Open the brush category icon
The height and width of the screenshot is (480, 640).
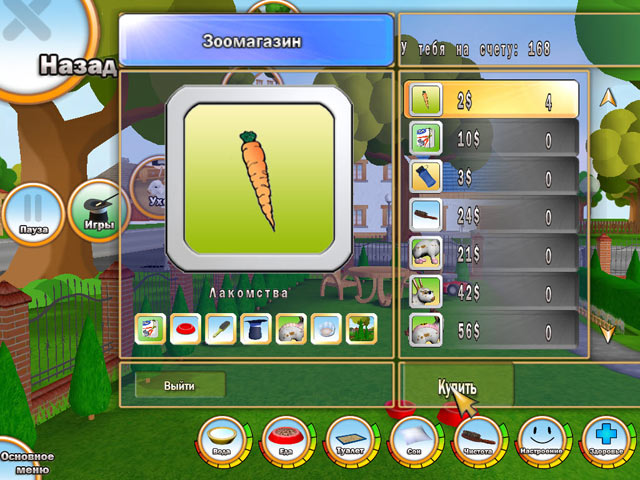tap(219, 328)
